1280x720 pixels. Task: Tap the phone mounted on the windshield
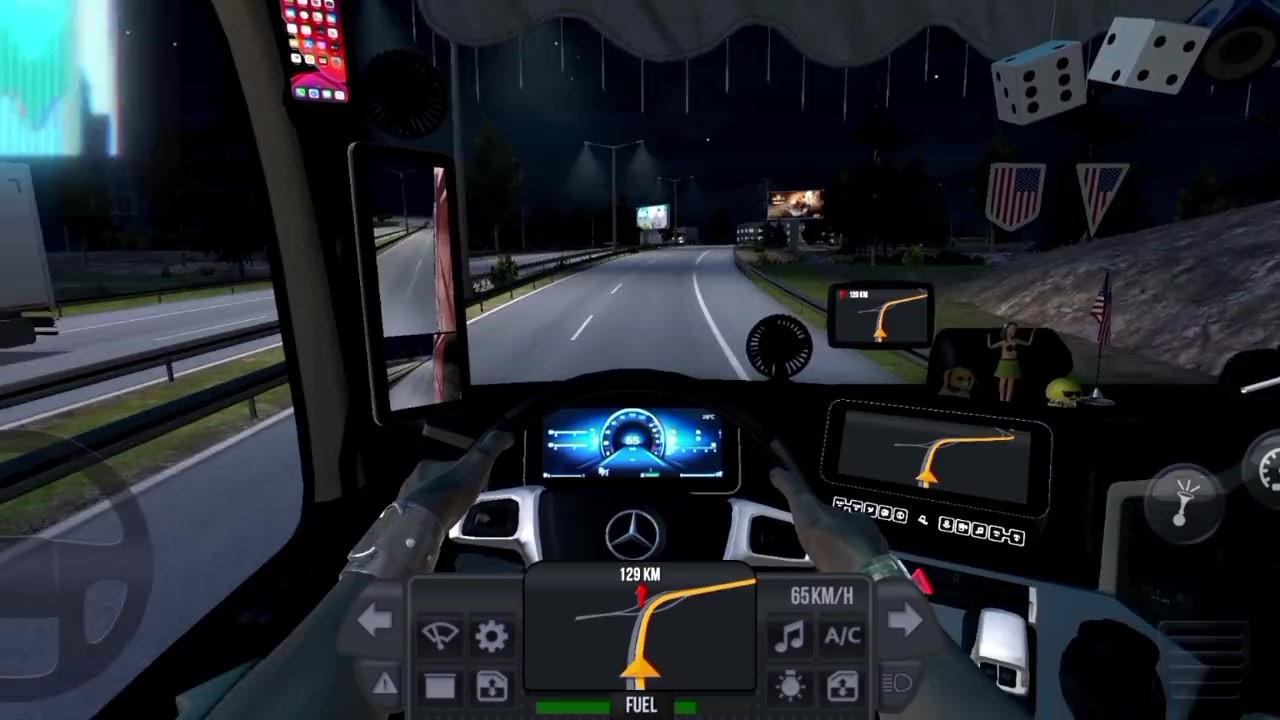[316, 52]
